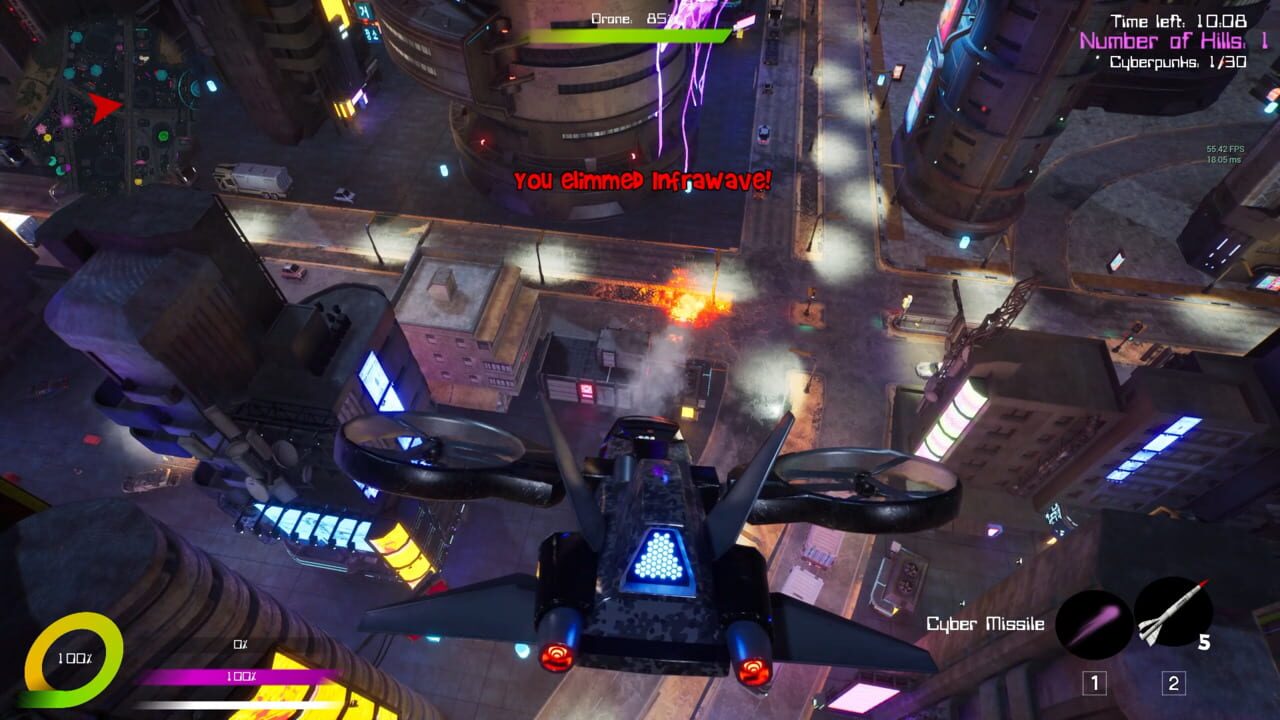Click the red player arrow on the minimap
This screenshot has width=1280, height=720.
coord(104,104)
